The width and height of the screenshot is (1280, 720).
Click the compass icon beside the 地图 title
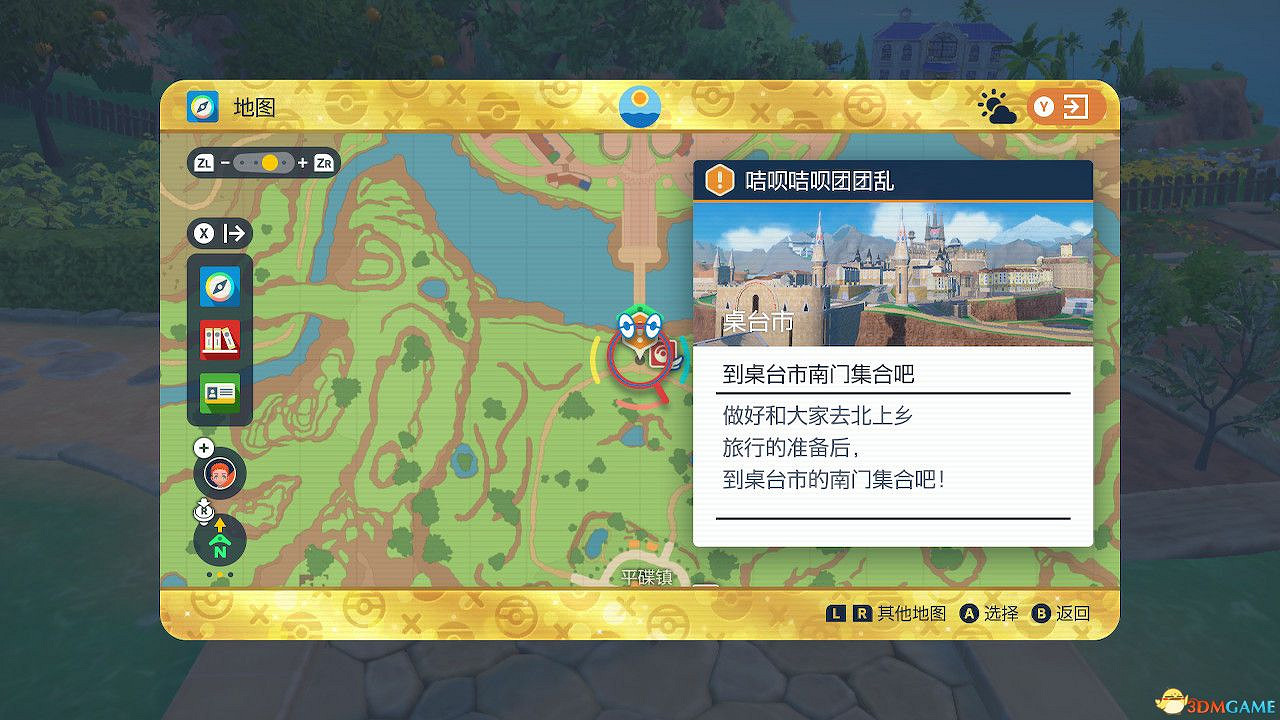pyautogui.click(x=201, y=104)
